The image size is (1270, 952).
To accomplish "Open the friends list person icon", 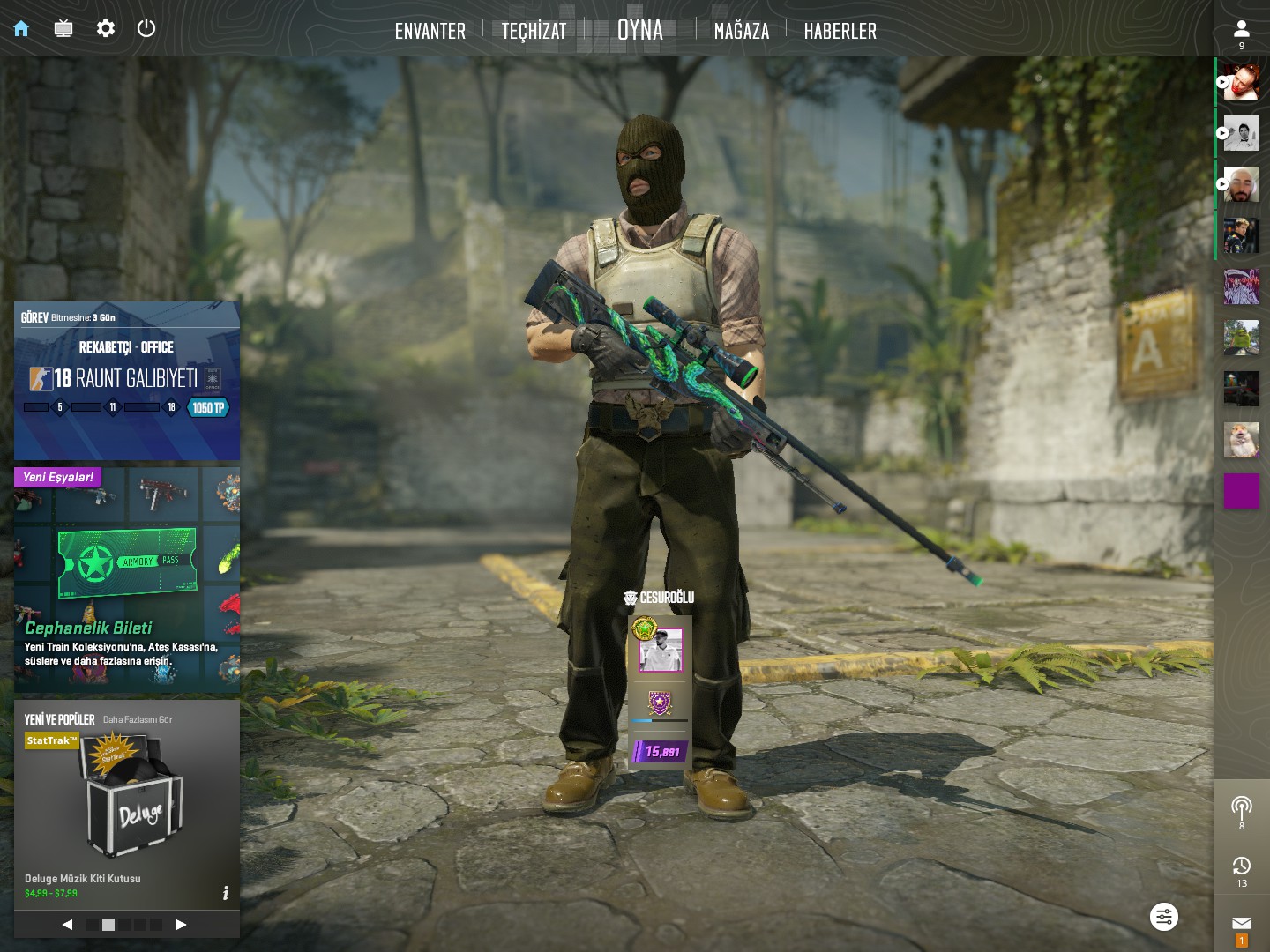I will tap(1241, 30).
